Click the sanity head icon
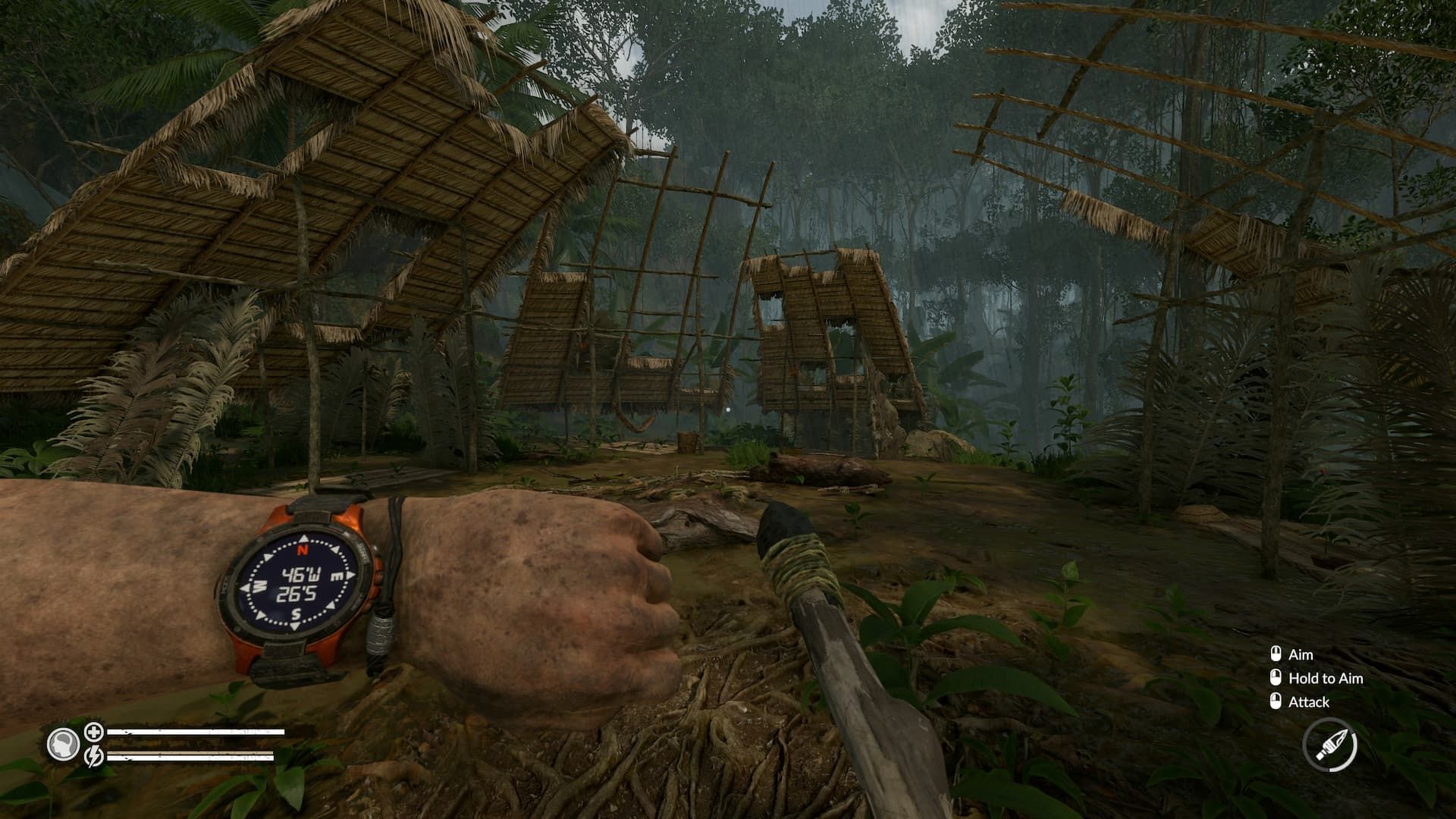 63,744
